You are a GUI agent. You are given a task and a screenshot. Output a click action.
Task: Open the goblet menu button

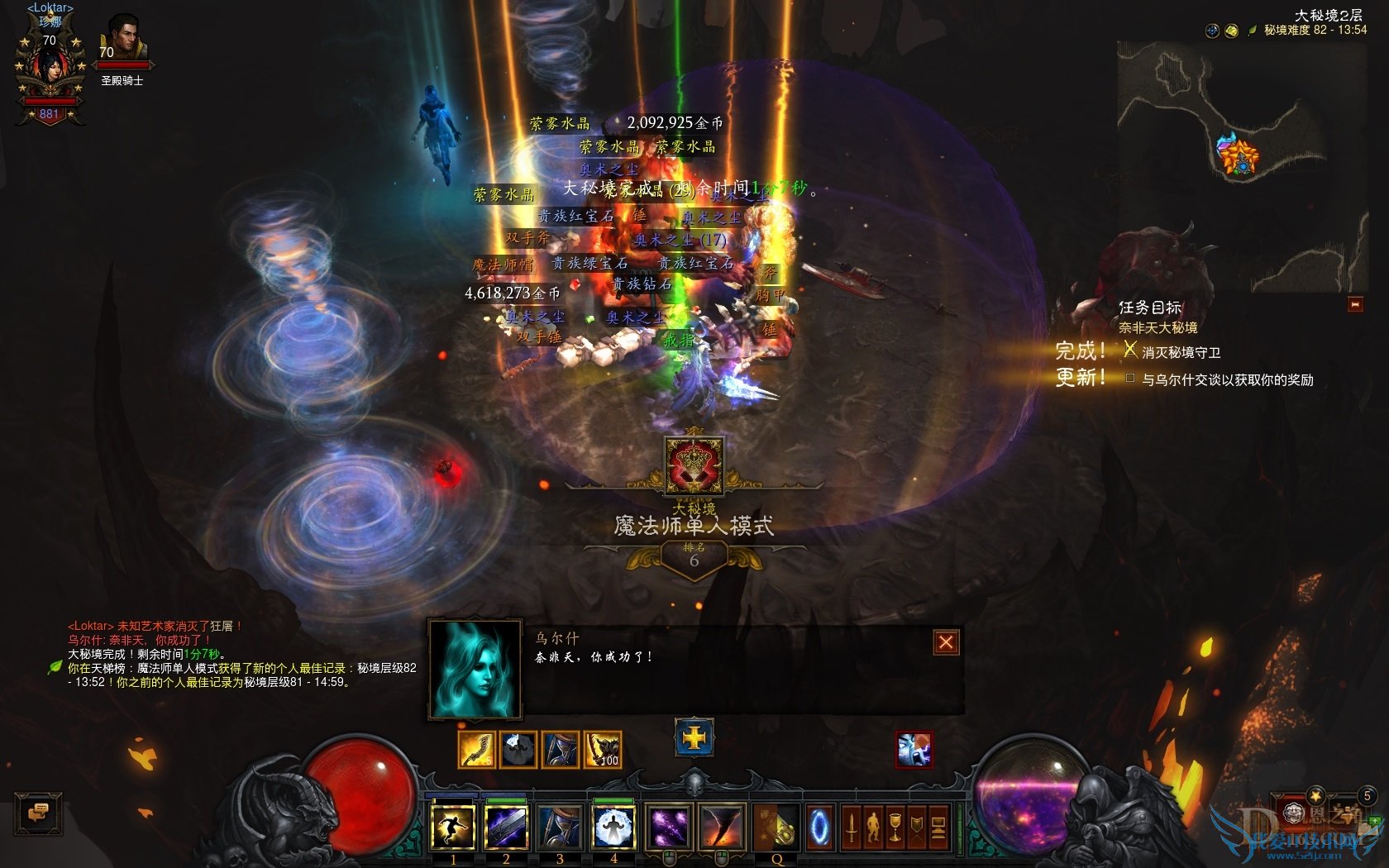[x=895, y=827]
